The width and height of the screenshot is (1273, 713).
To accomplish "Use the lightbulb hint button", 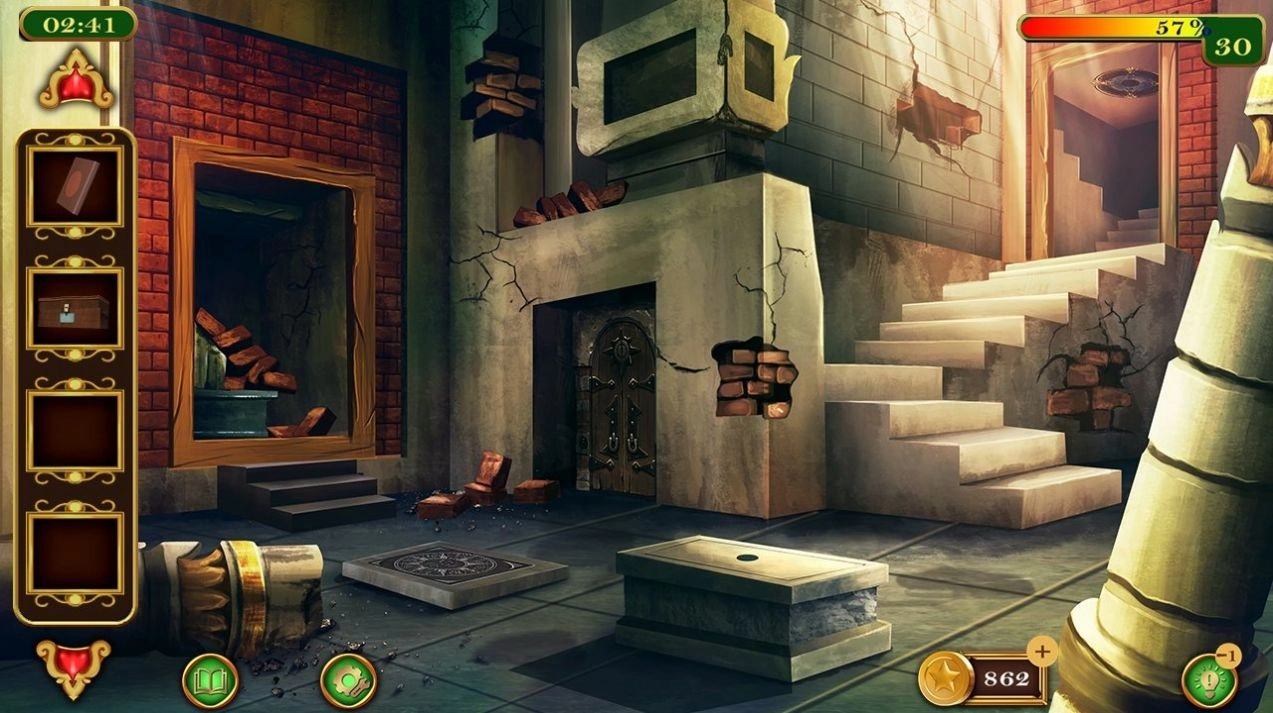I will coord(1208,682).
